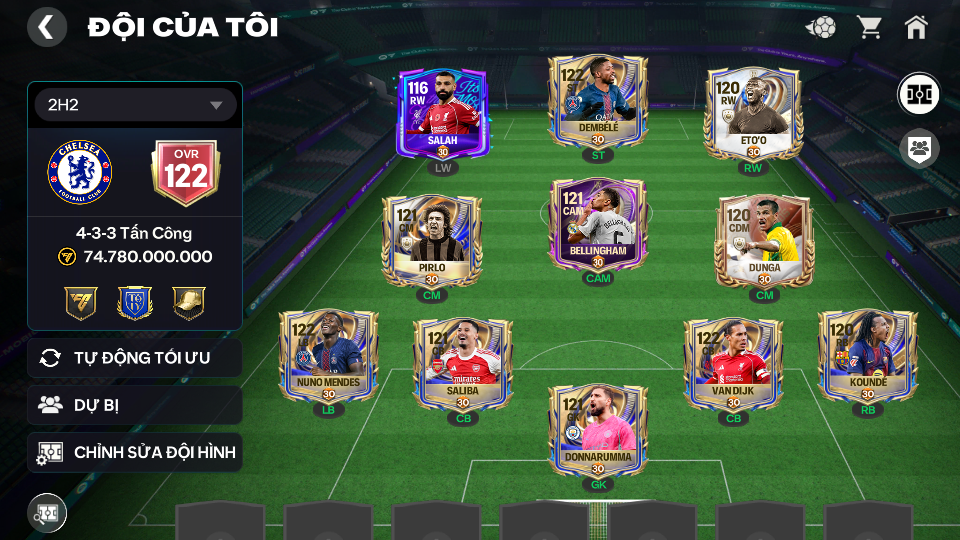Go back using the arrow button
The width and height of the screenshot is (960, 540).
click(46, 27)
